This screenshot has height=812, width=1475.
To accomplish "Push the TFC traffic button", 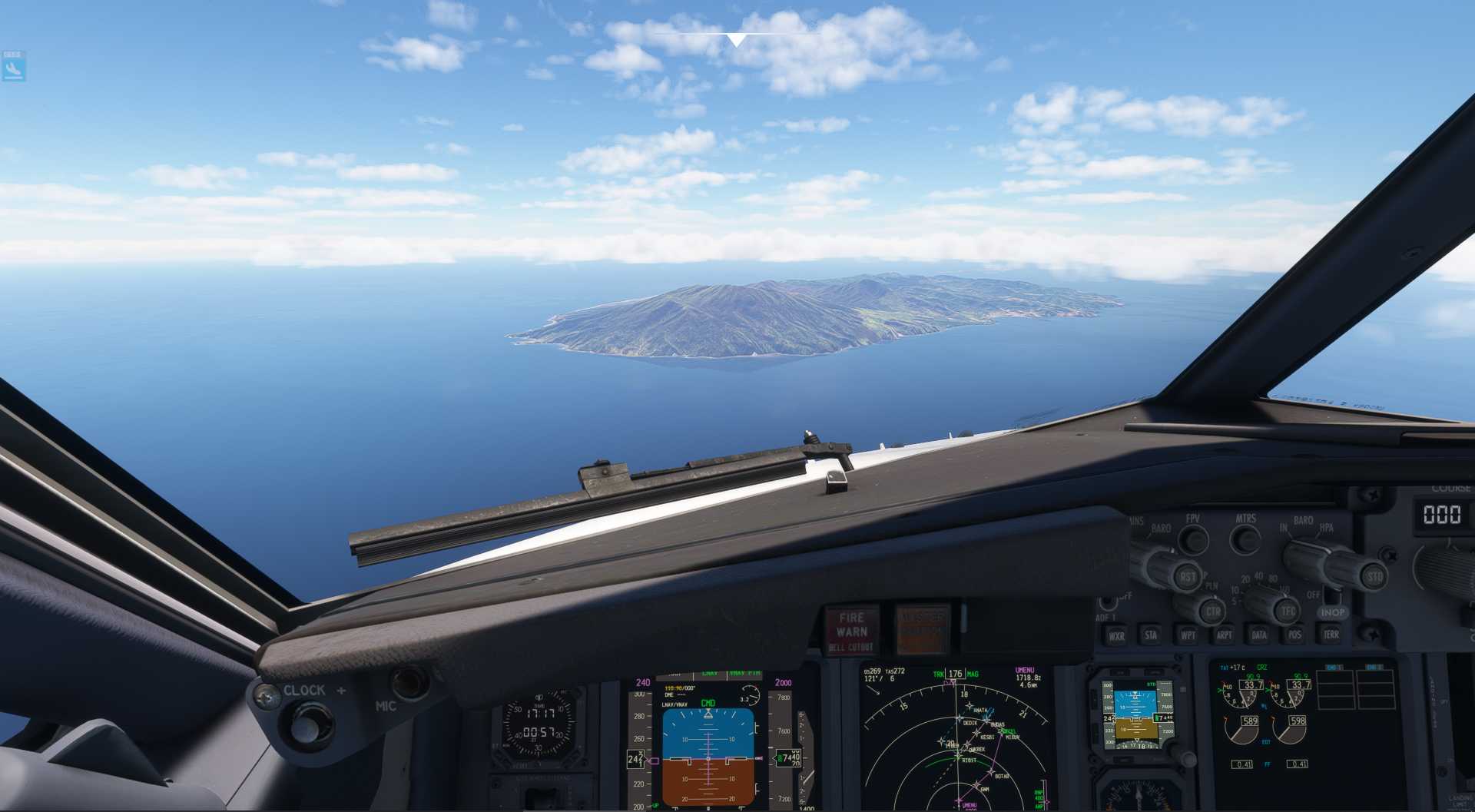I will tap(1288, 611).
